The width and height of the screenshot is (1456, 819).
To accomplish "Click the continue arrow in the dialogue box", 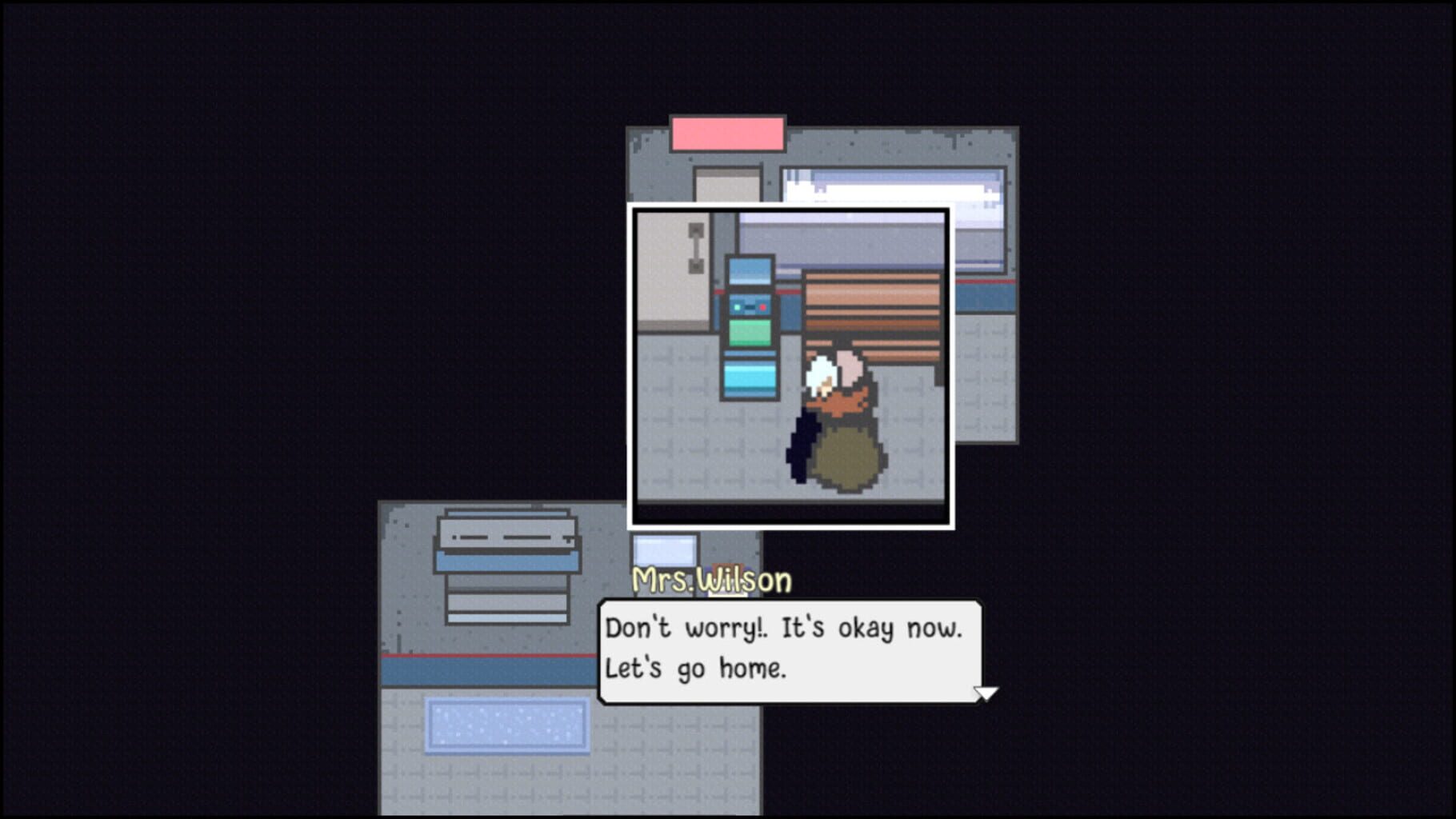I will [986, 694].
